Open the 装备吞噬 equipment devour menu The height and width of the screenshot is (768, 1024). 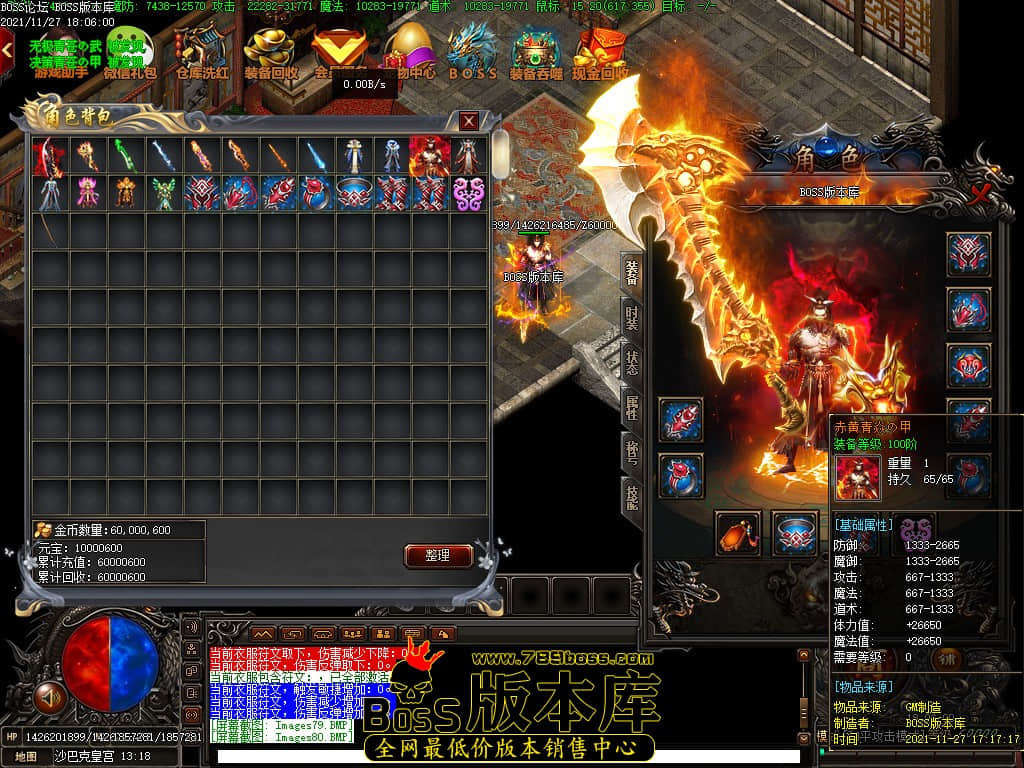[x=536, y=53]
